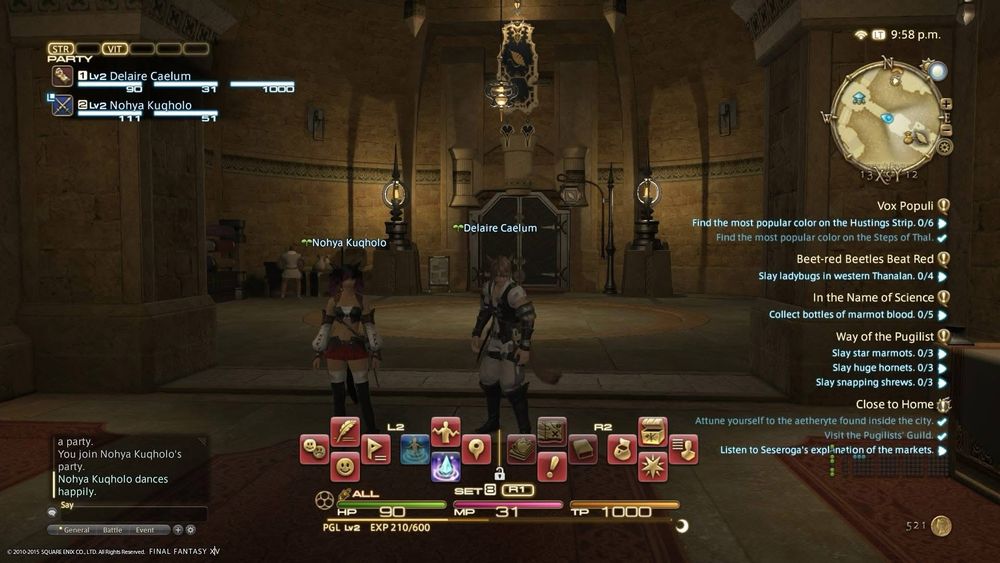Open the treasure chest hotbar icon

click(653, 431)
